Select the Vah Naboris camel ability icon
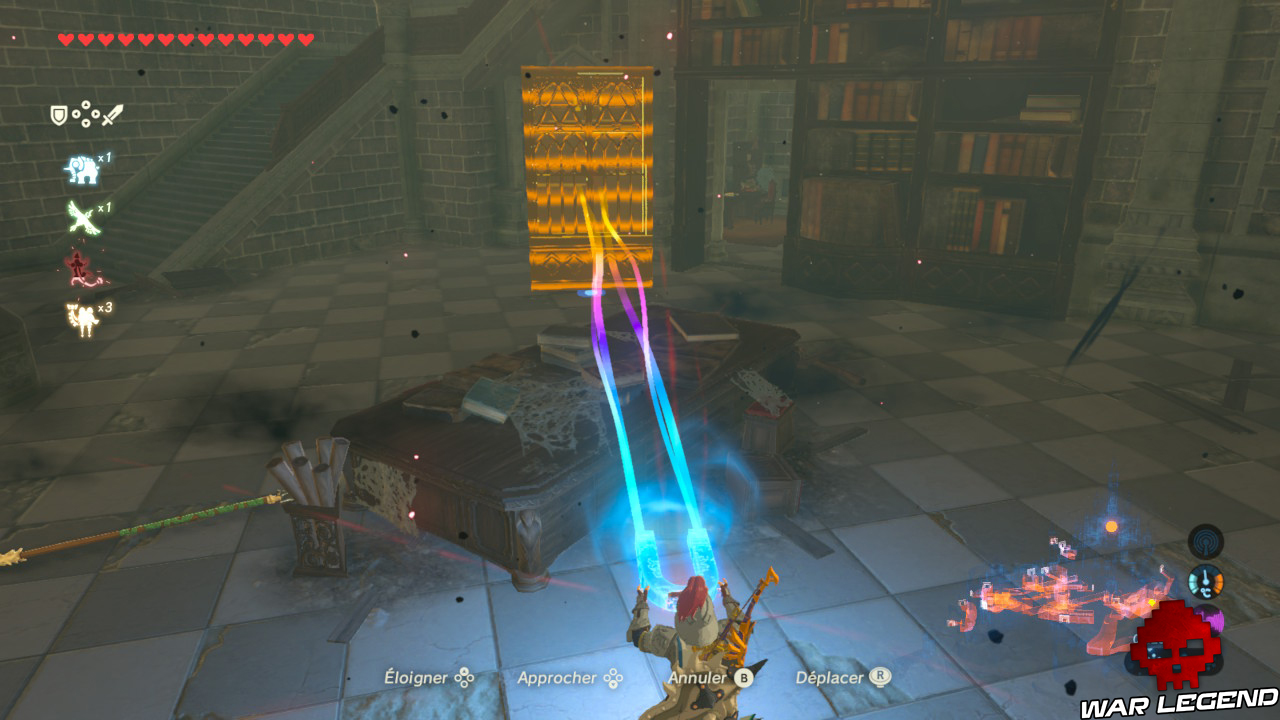This screenshot has width=1280, height=720. 83,313
